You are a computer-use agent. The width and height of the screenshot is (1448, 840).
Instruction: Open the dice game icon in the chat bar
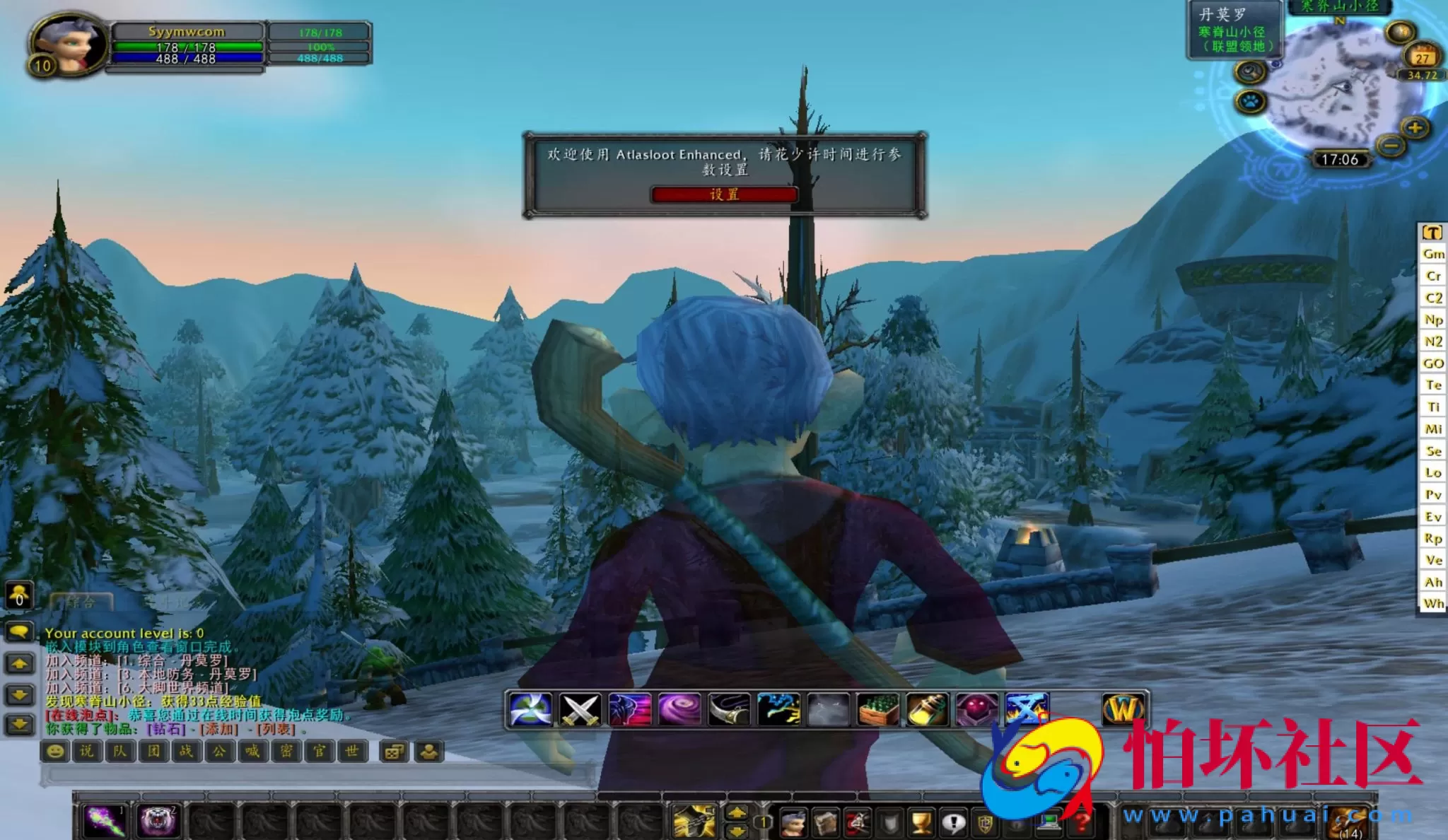(396, 752)
